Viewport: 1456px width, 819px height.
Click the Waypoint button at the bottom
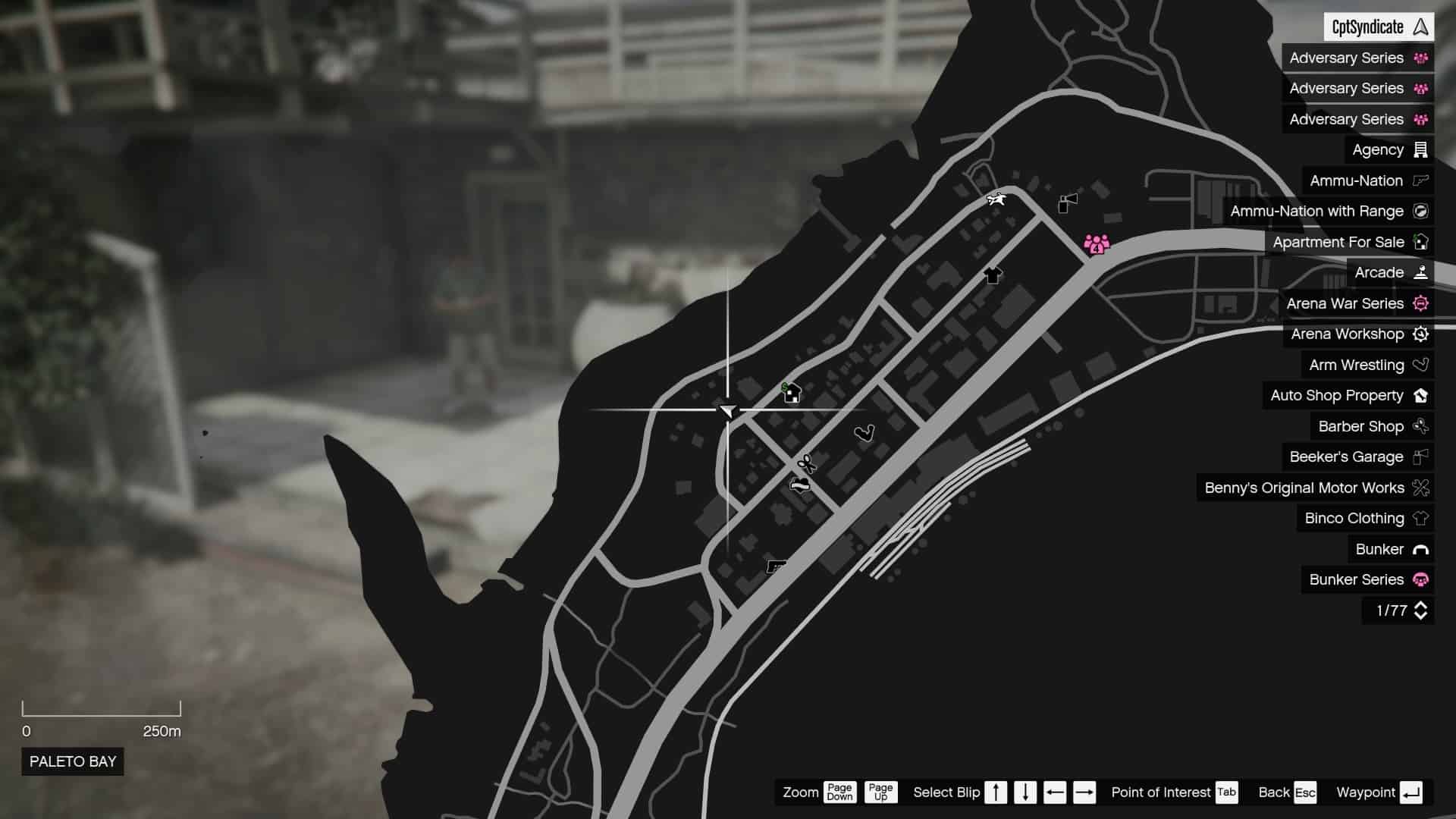(x=1385, y=792)
